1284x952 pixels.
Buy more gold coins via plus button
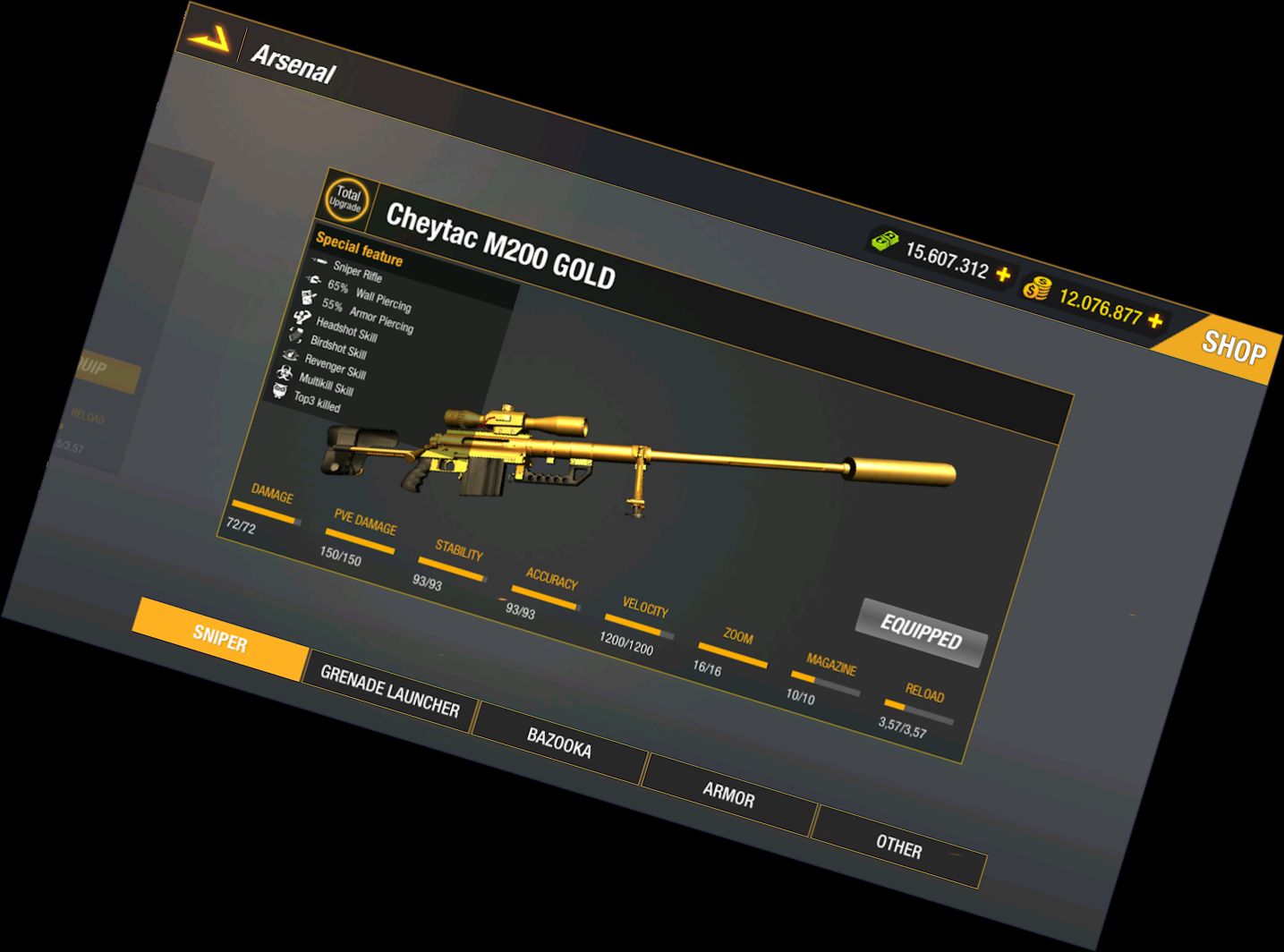(1156, 320)
